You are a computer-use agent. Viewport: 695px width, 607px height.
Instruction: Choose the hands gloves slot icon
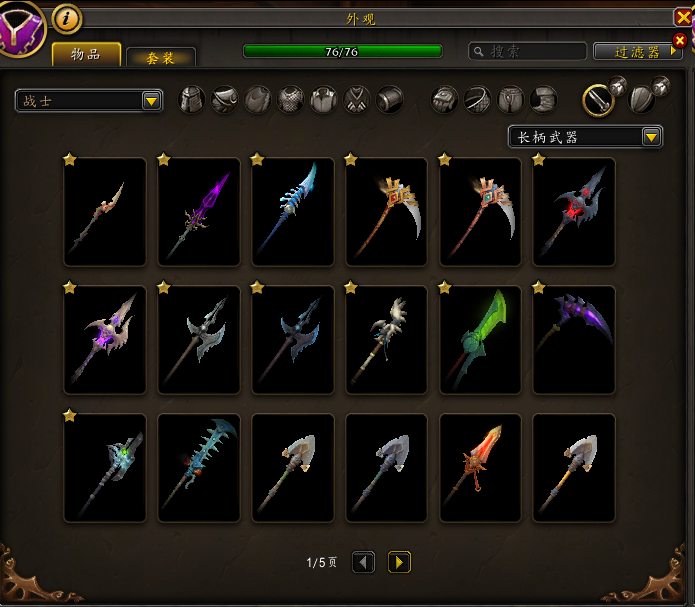tap(445, 99)
